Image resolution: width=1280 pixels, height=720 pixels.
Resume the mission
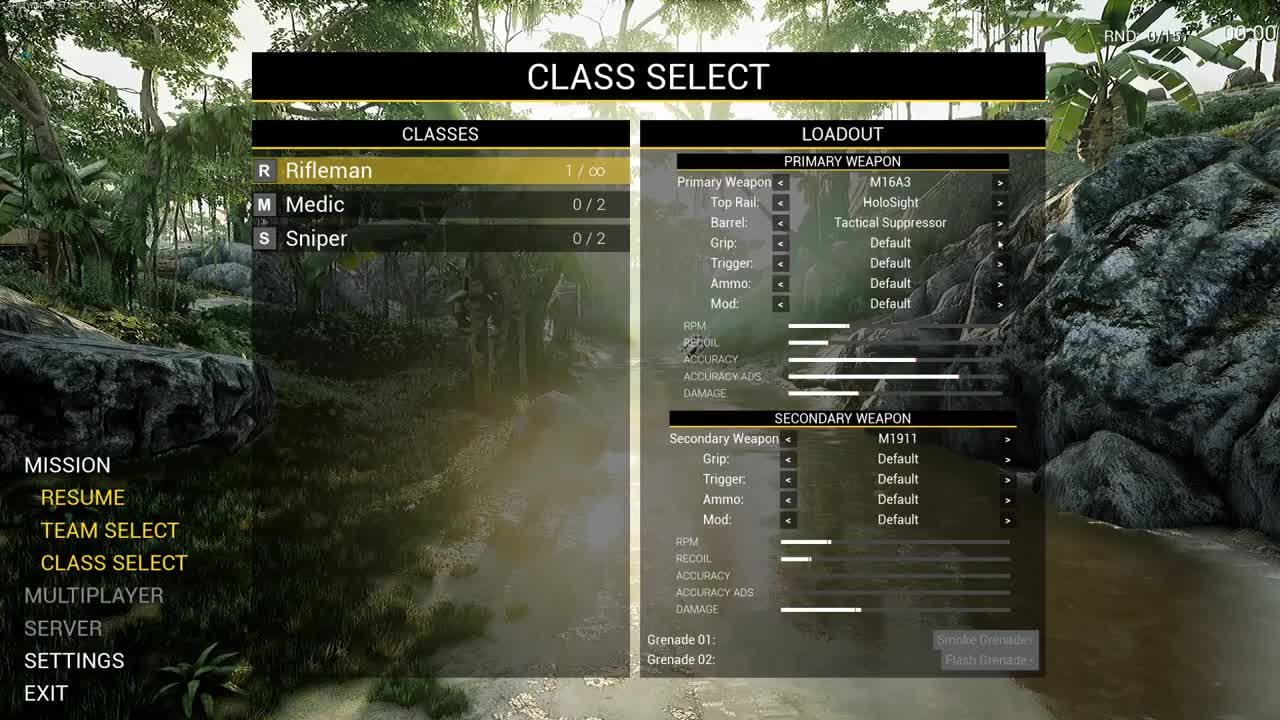pyautogui.click(x=83, y=497)
